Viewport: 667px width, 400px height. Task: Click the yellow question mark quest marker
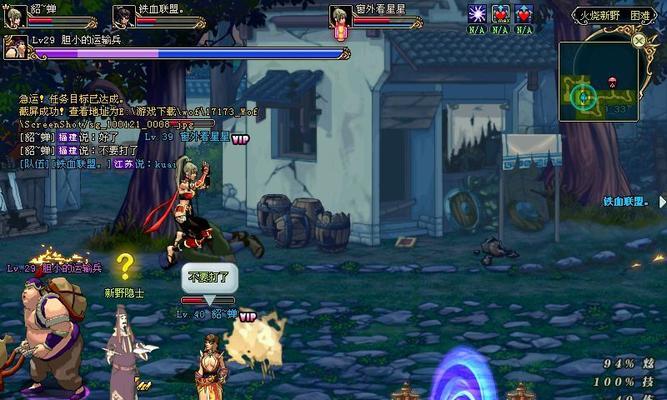[x=125, y=266]
